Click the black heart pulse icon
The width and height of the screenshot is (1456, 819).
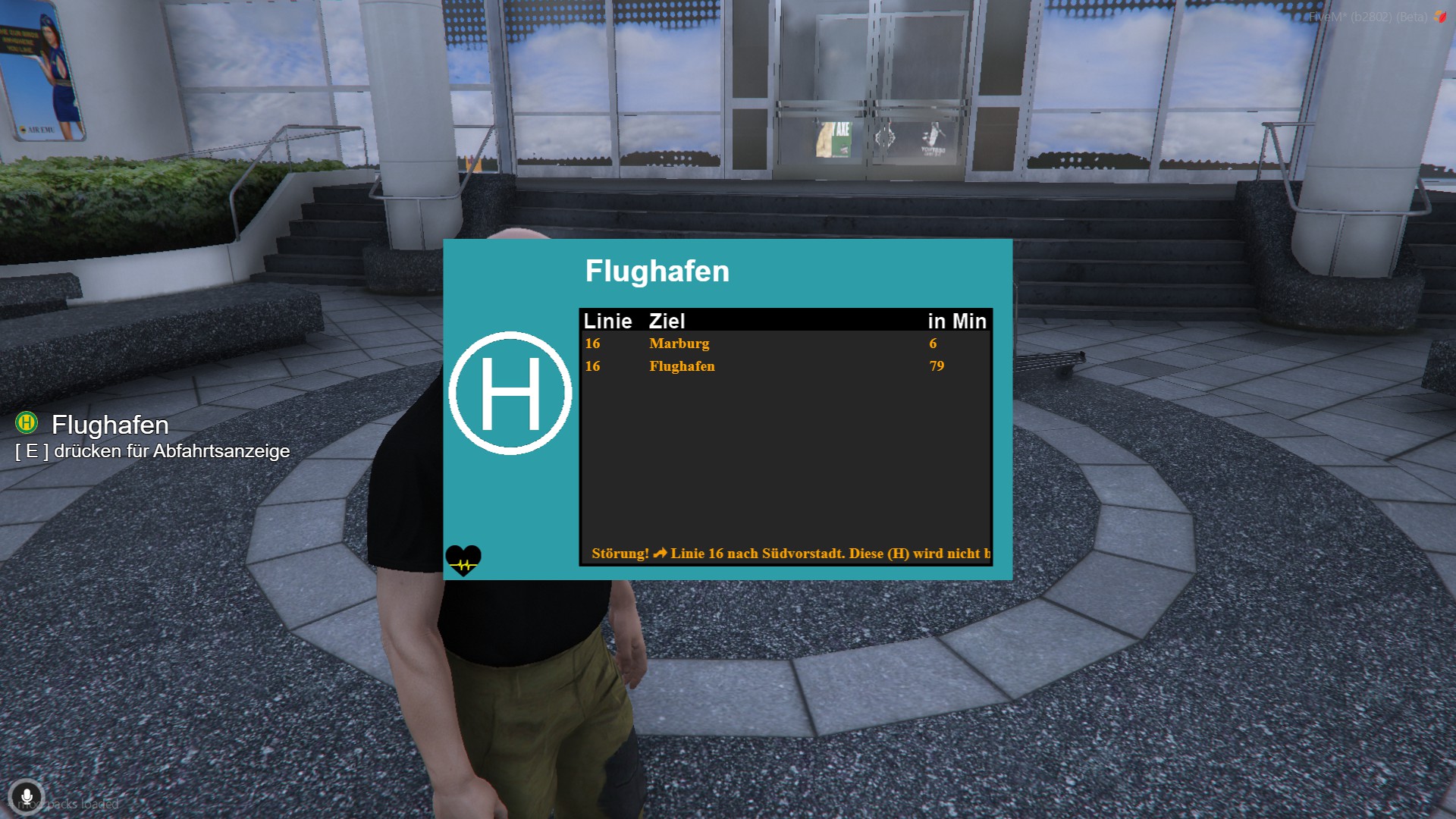point(463,561)
